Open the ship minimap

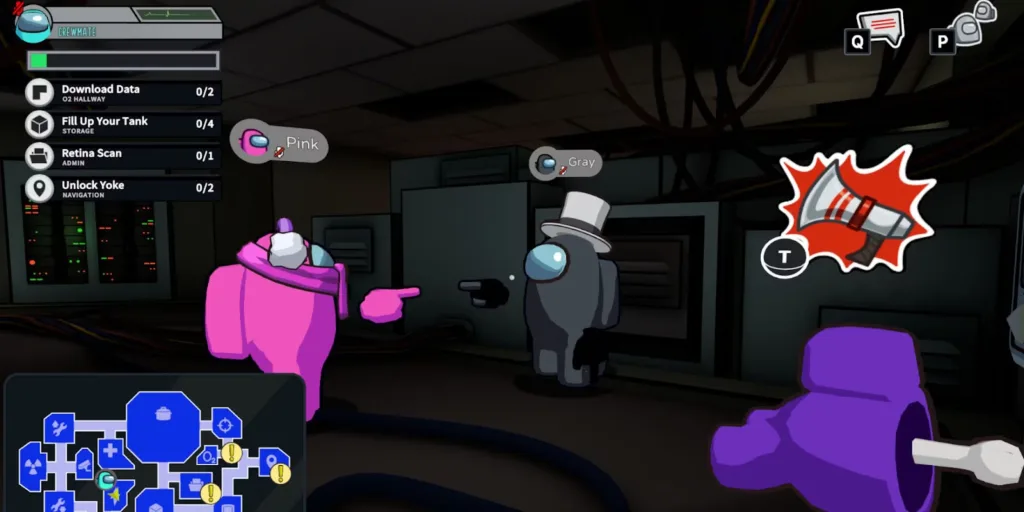pos(155,445)
